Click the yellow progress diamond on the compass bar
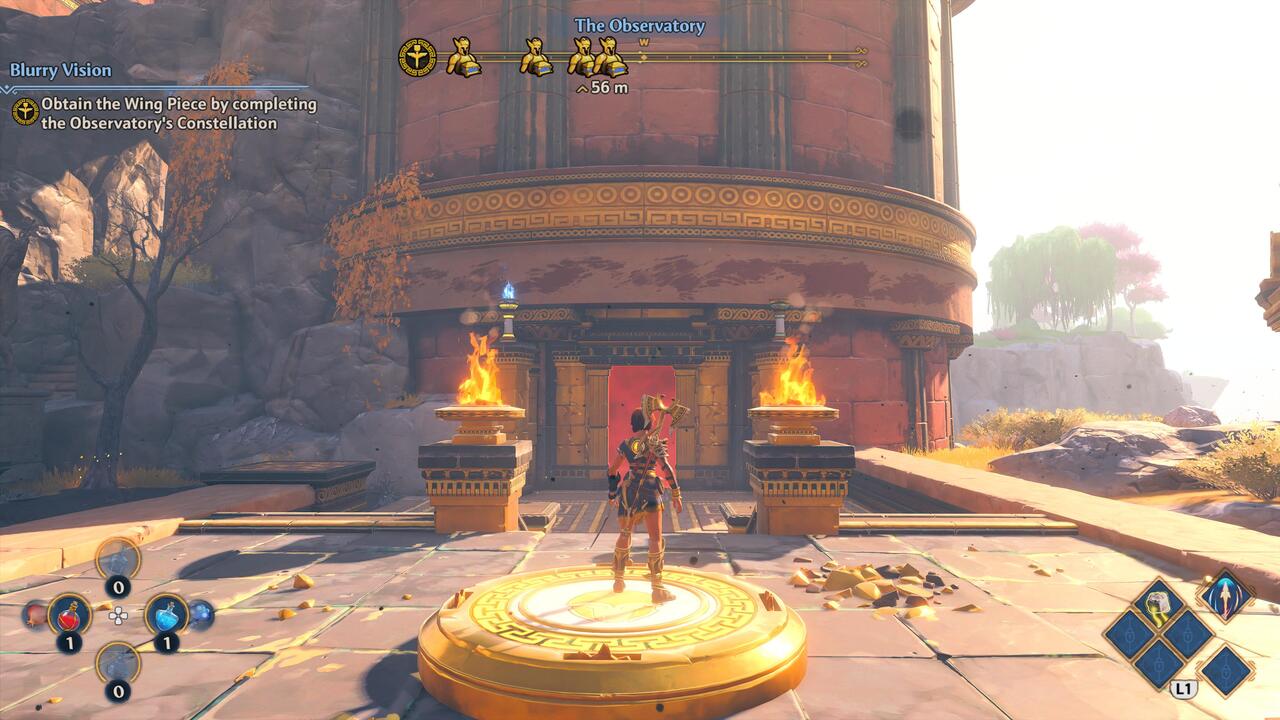 click(642, 57)
